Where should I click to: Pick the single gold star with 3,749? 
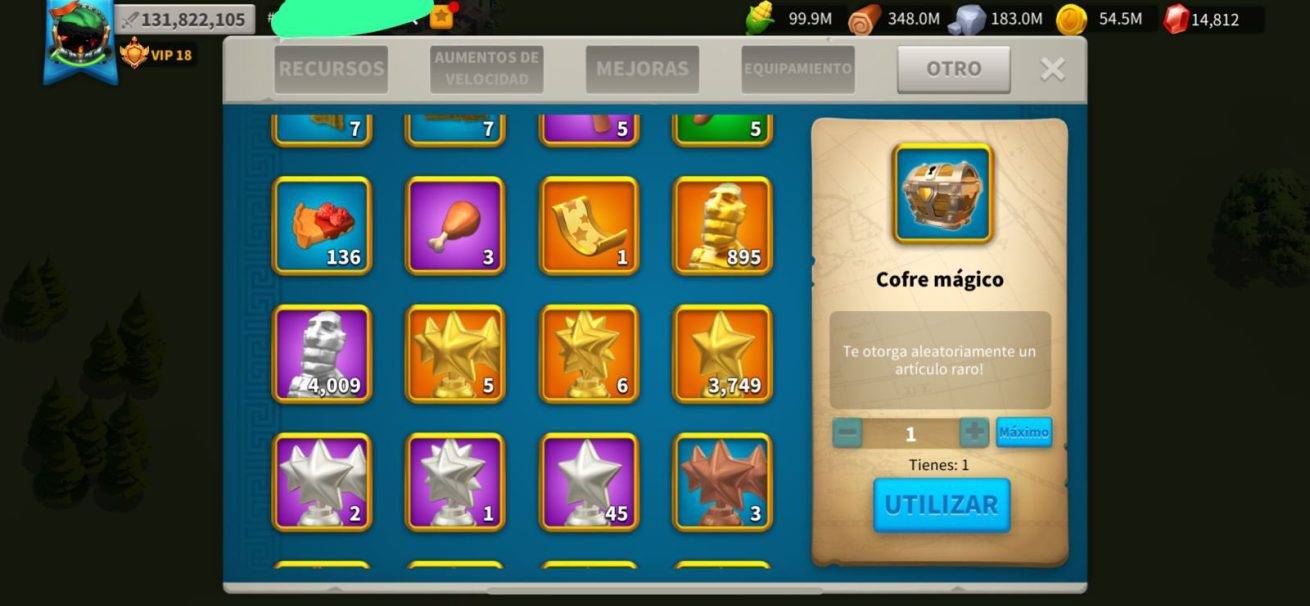point(722,354)
